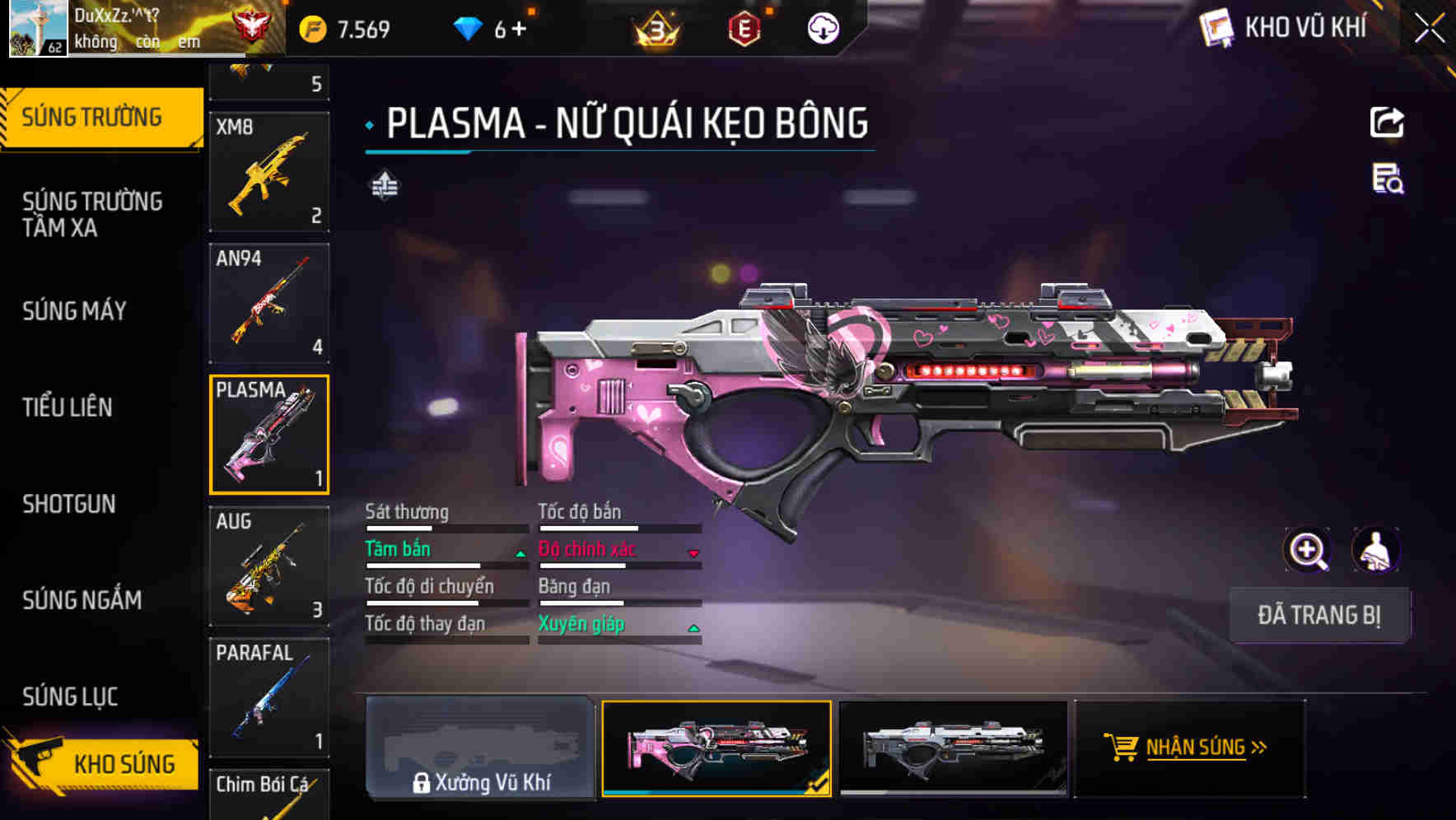Viewport: 1456px width, 820px height.
Task: Close the weapon armory screen
Action: coord(1429,29)
